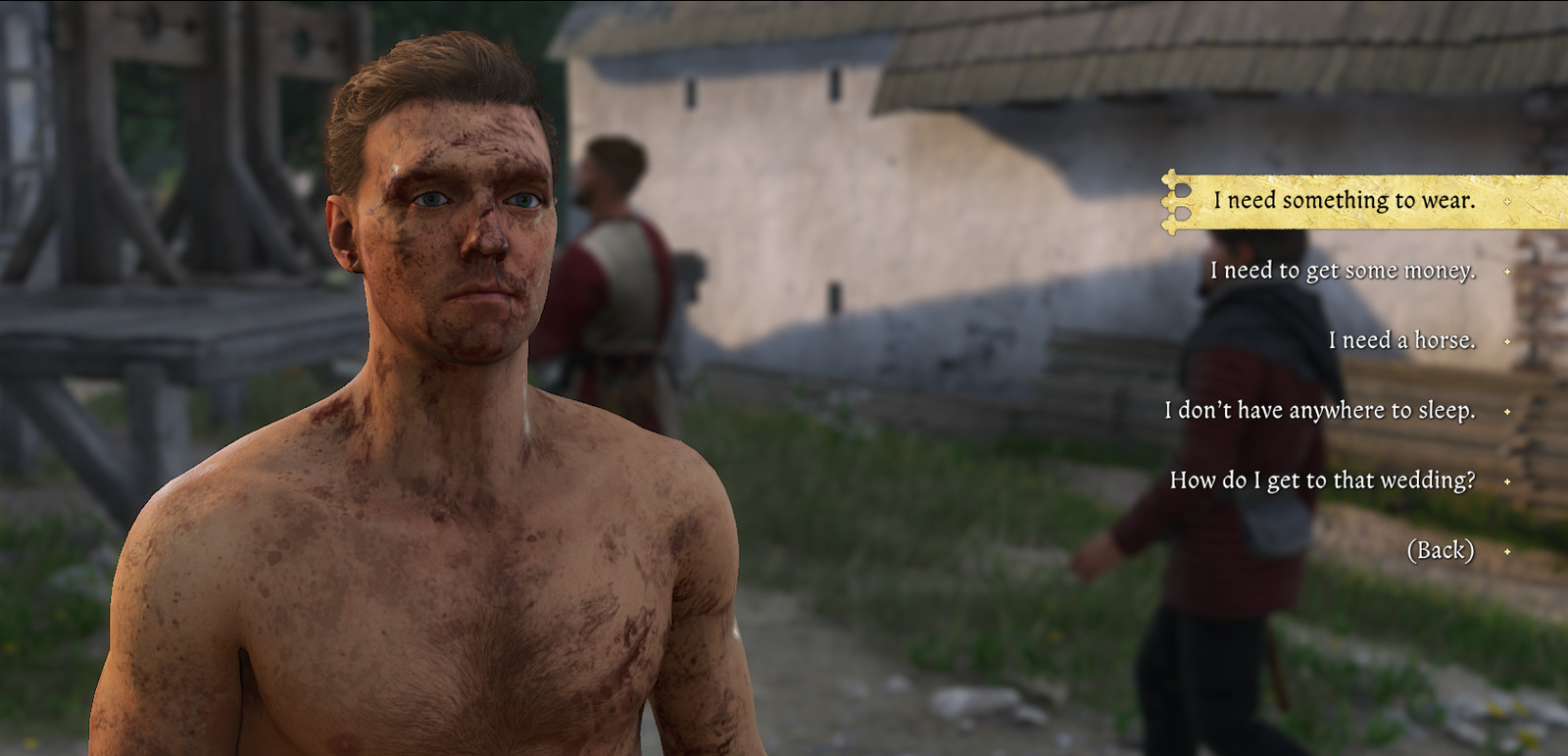Choose the "(Back)" entry to return
The width and height of the screenshot is (1568, 756).
(1441, 551)
